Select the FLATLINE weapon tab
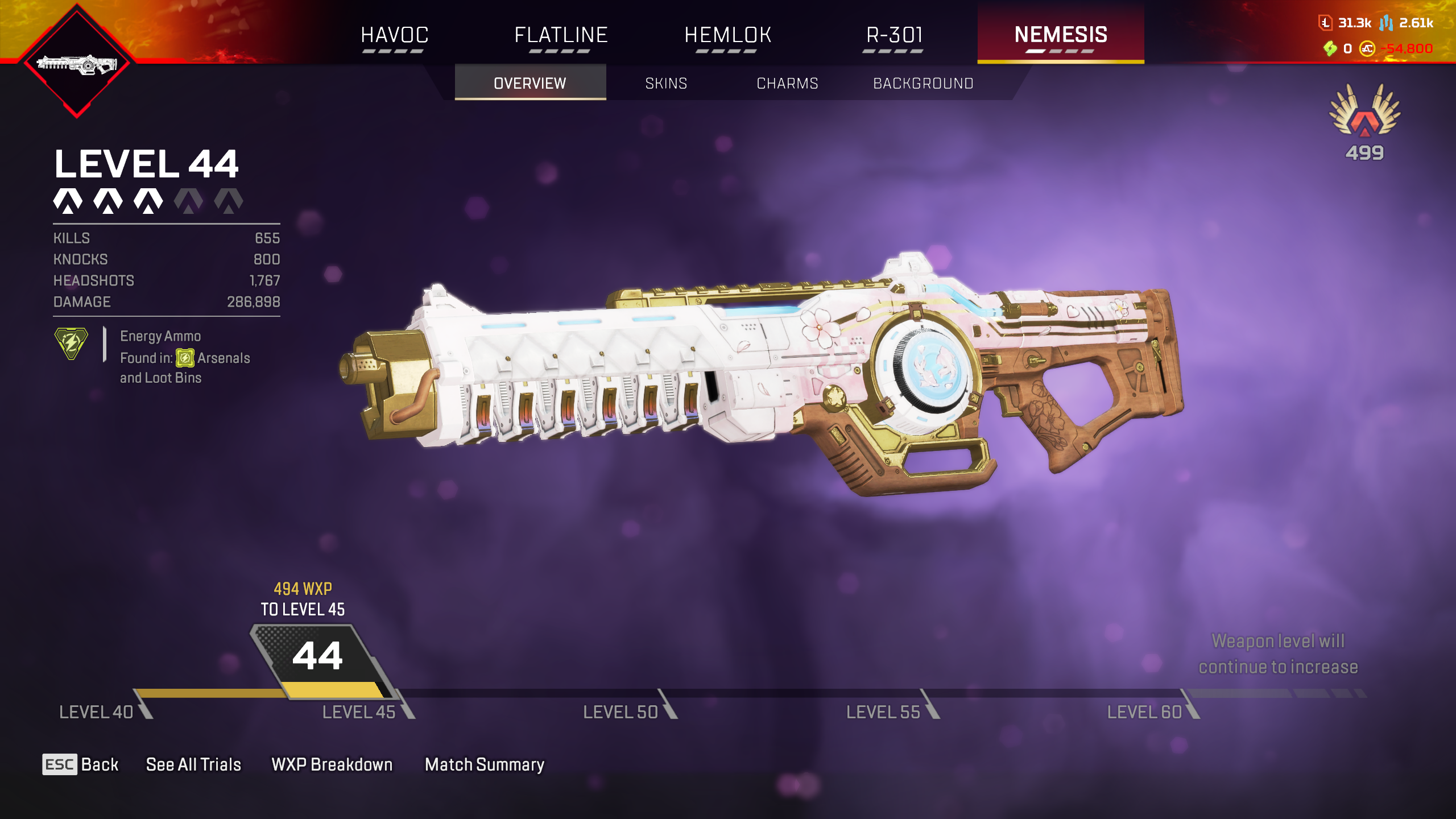This screenshot has width=1456, height=819. [561, 35]
